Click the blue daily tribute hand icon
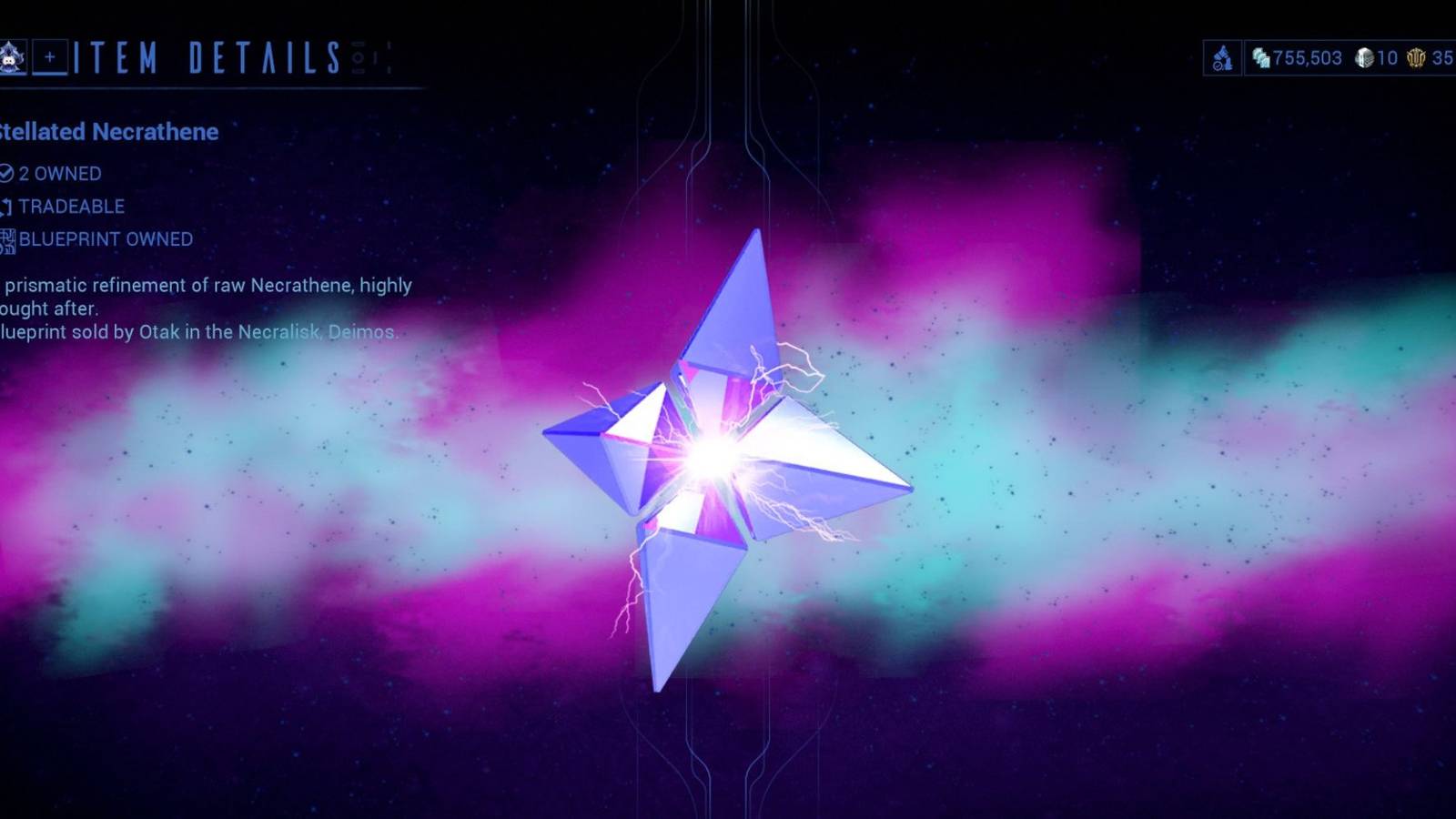1456x819 pixels. click(x=1223, y=57)
